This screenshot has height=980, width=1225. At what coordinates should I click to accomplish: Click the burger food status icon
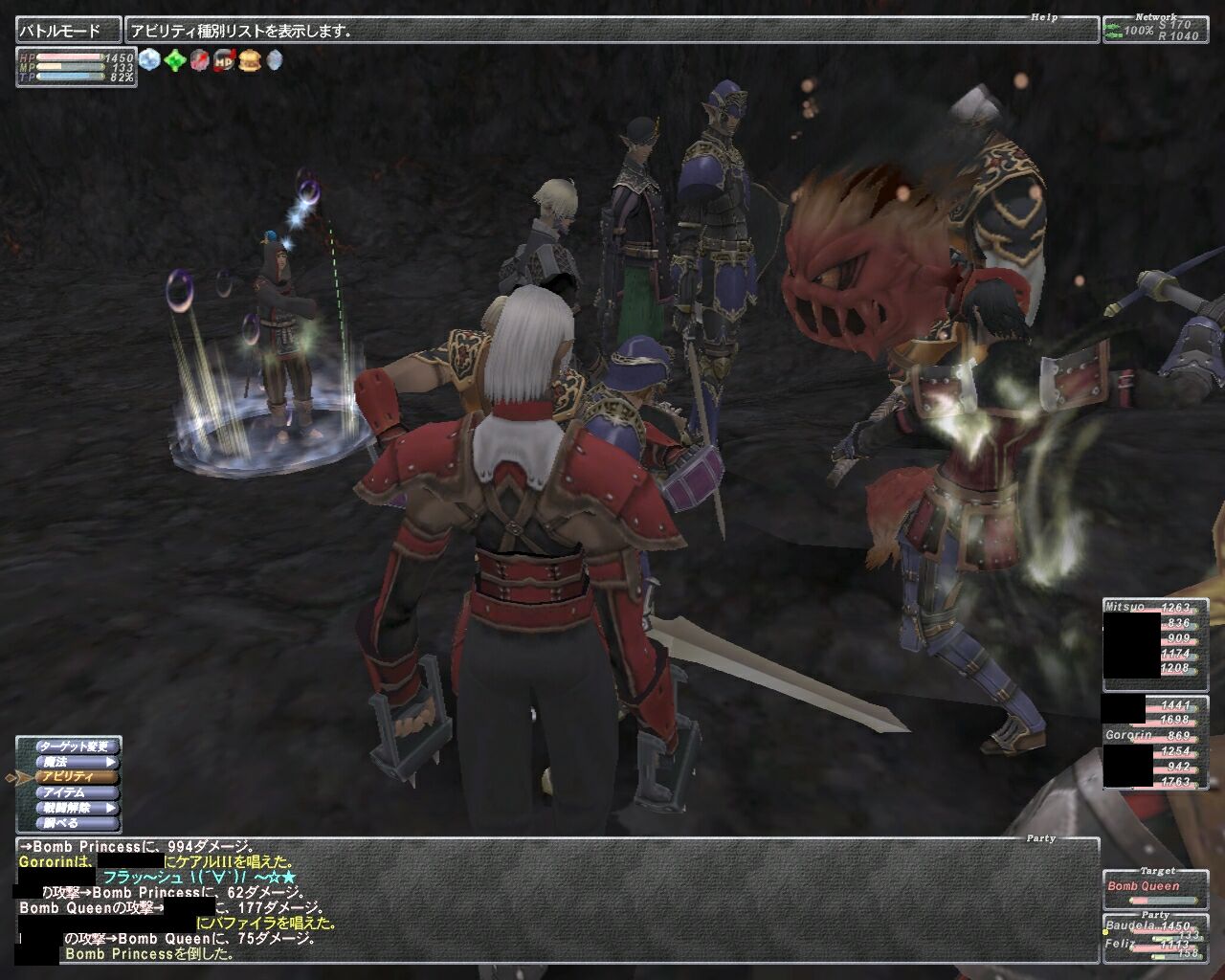coord(250,61)
